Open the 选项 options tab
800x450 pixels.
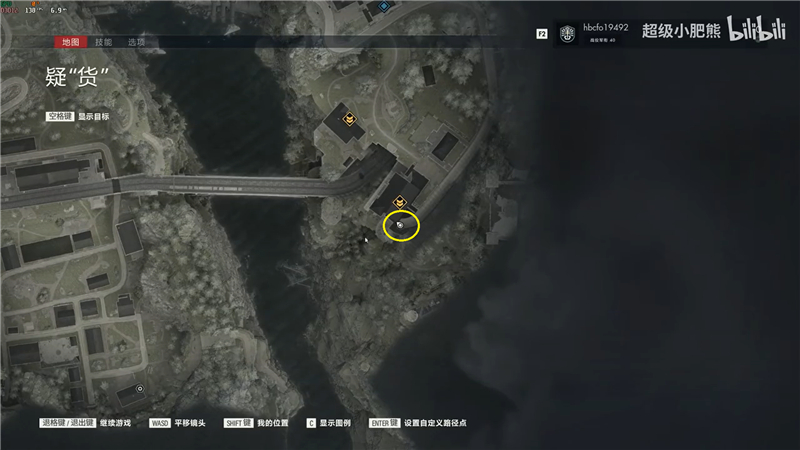coord(137,42)
